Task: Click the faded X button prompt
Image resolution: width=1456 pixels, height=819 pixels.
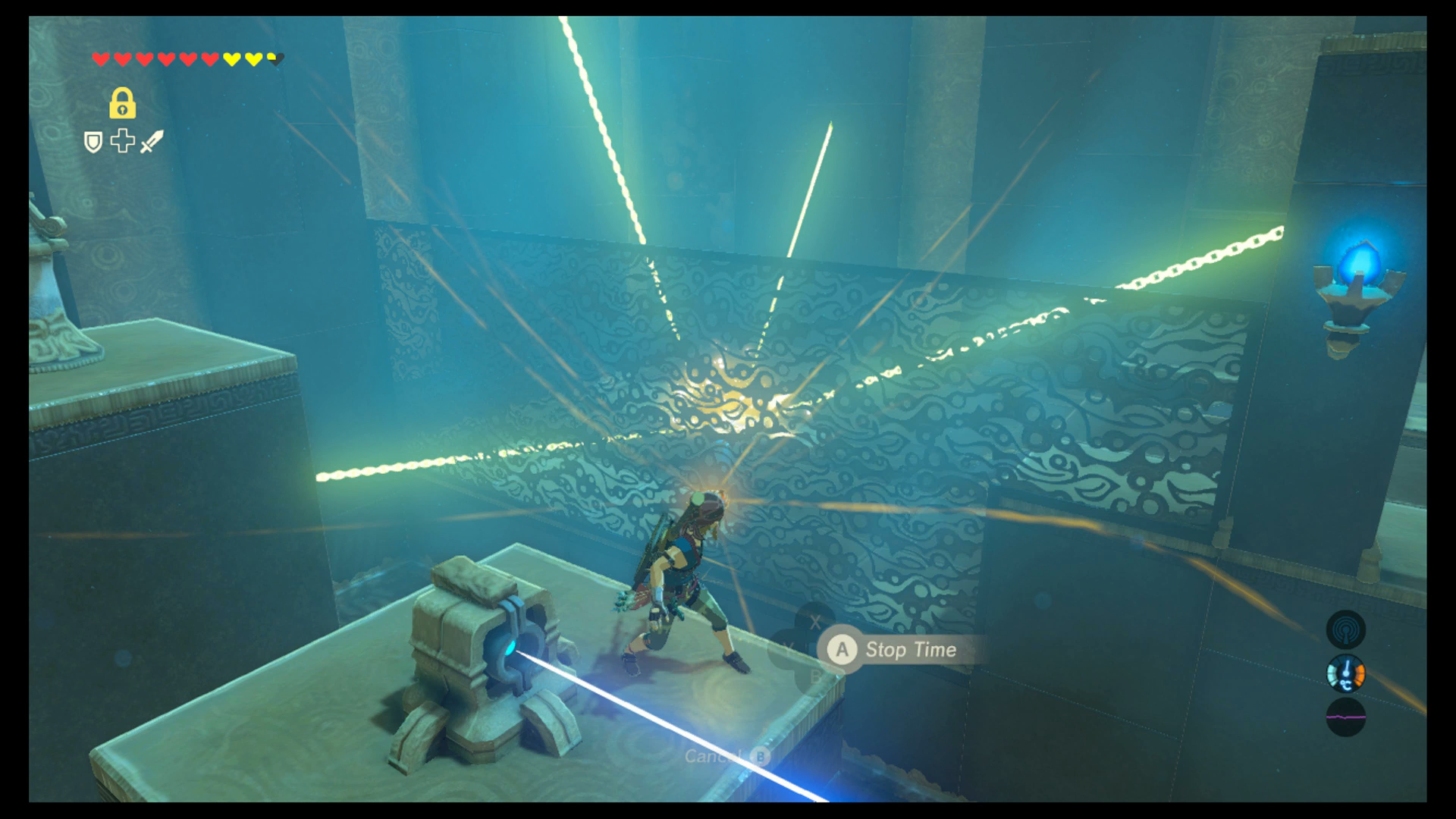Action: [815, 622]
